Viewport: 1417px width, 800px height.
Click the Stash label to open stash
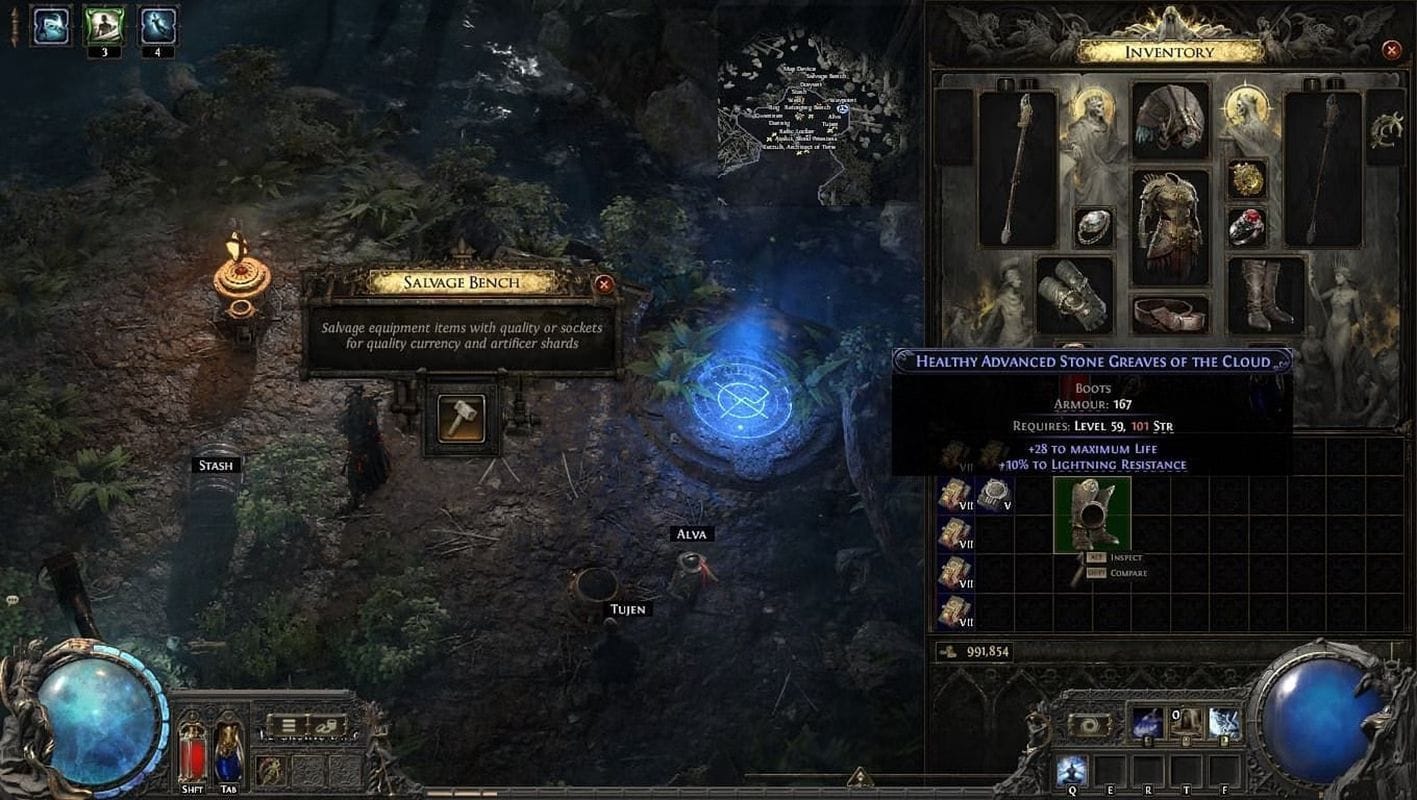218,464
